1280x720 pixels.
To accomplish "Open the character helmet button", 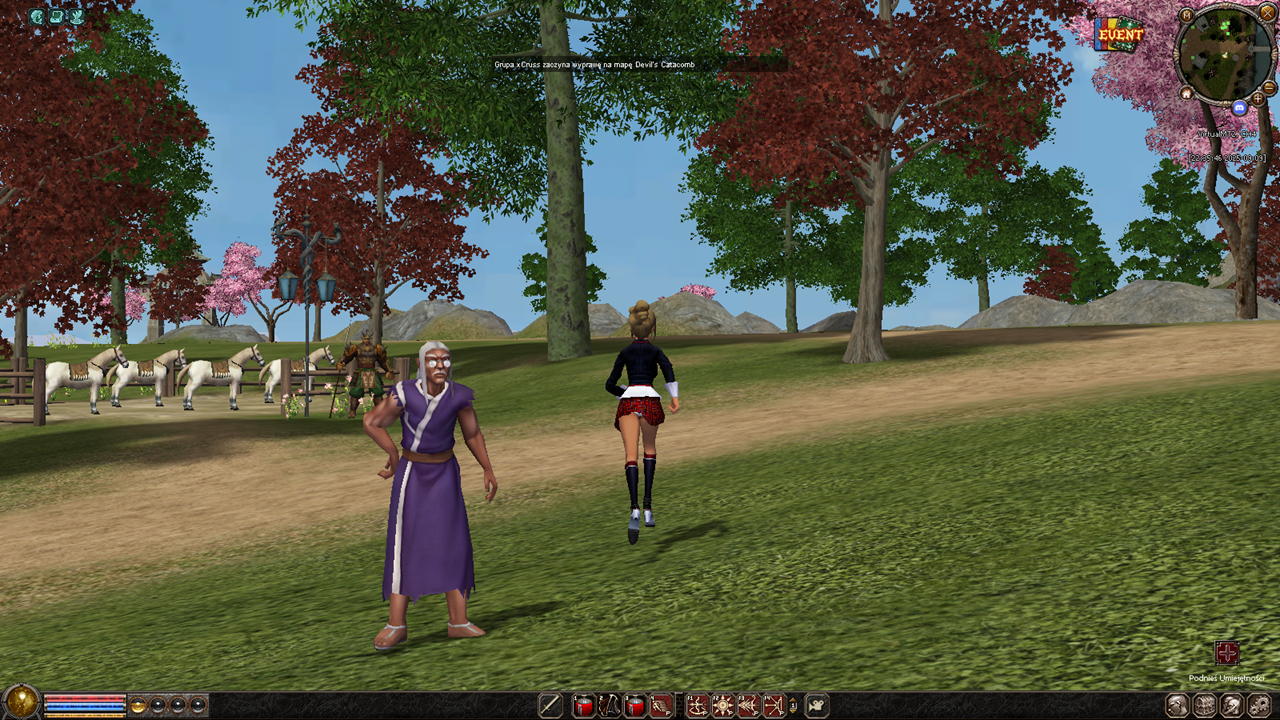I will click(1231, 706).
